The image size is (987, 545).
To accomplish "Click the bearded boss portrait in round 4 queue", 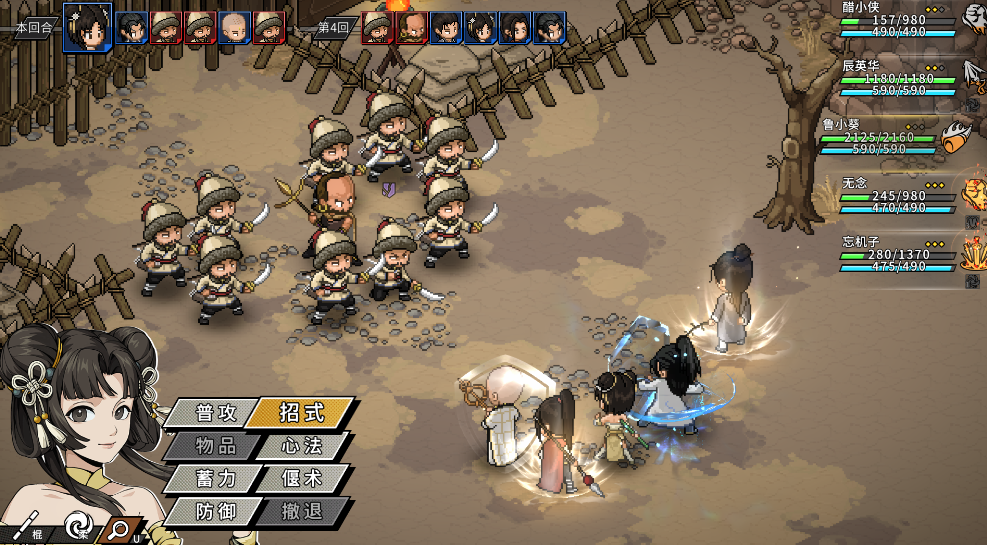I will [411, 27].
